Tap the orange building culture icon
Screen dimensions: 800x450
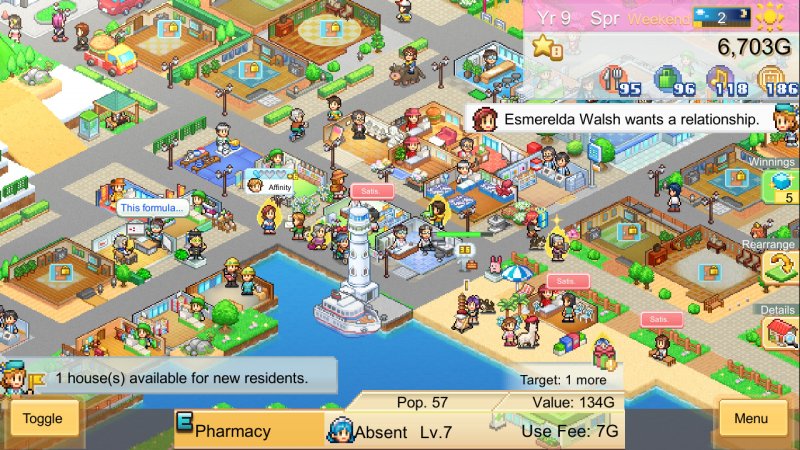pos(770,80)
